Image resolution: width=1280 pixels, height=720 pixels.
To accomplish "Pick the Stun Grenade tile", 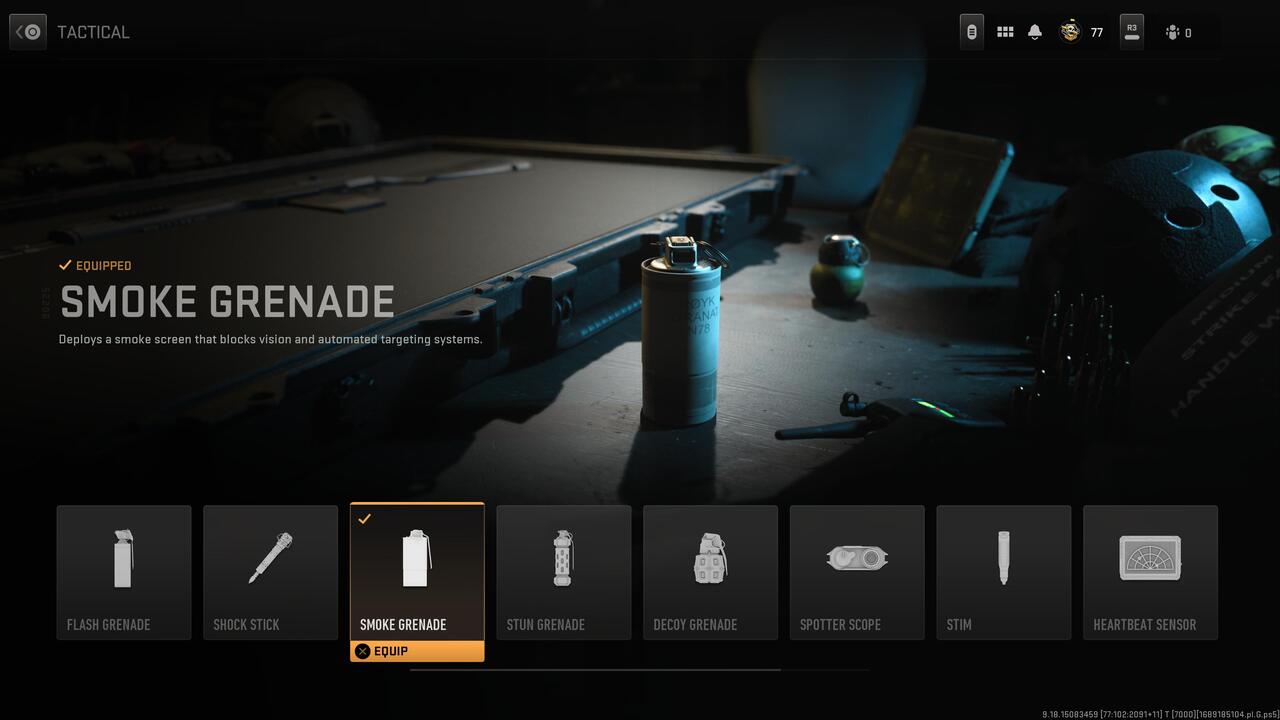I will (564, 572).
